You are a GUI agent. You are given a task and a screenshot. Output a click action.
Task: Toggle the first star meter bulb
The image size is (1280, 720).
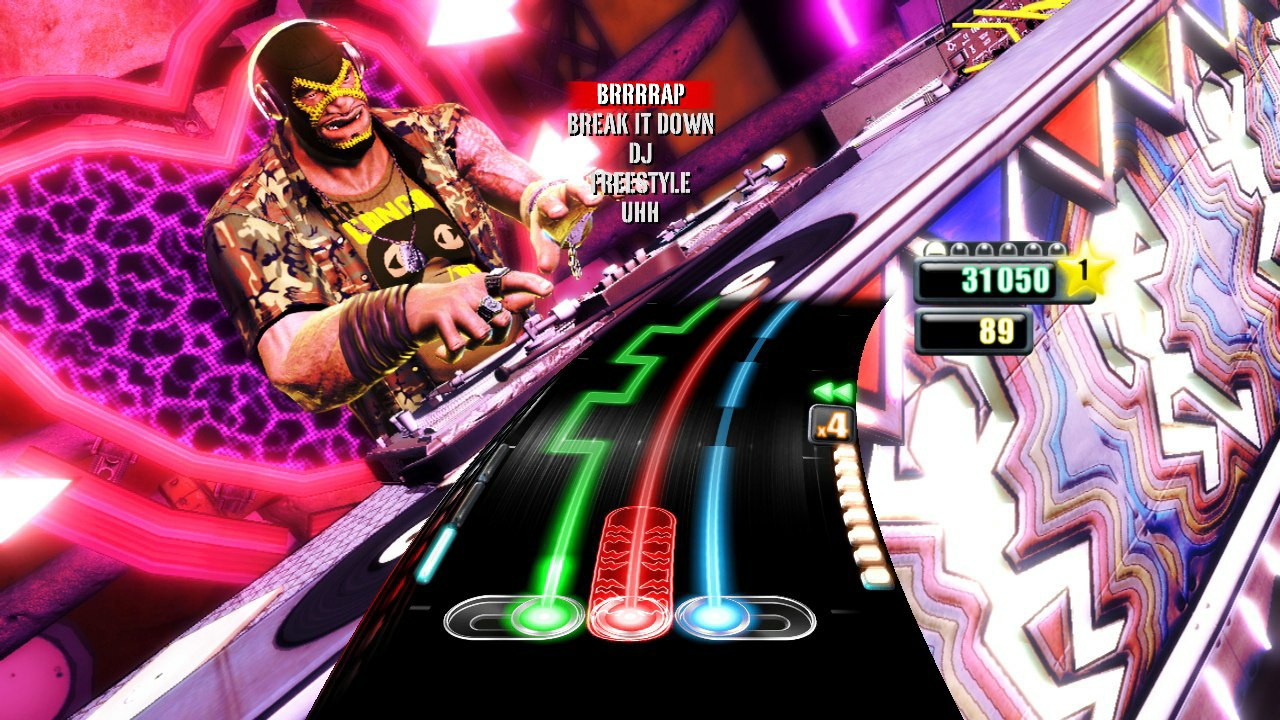935,247
